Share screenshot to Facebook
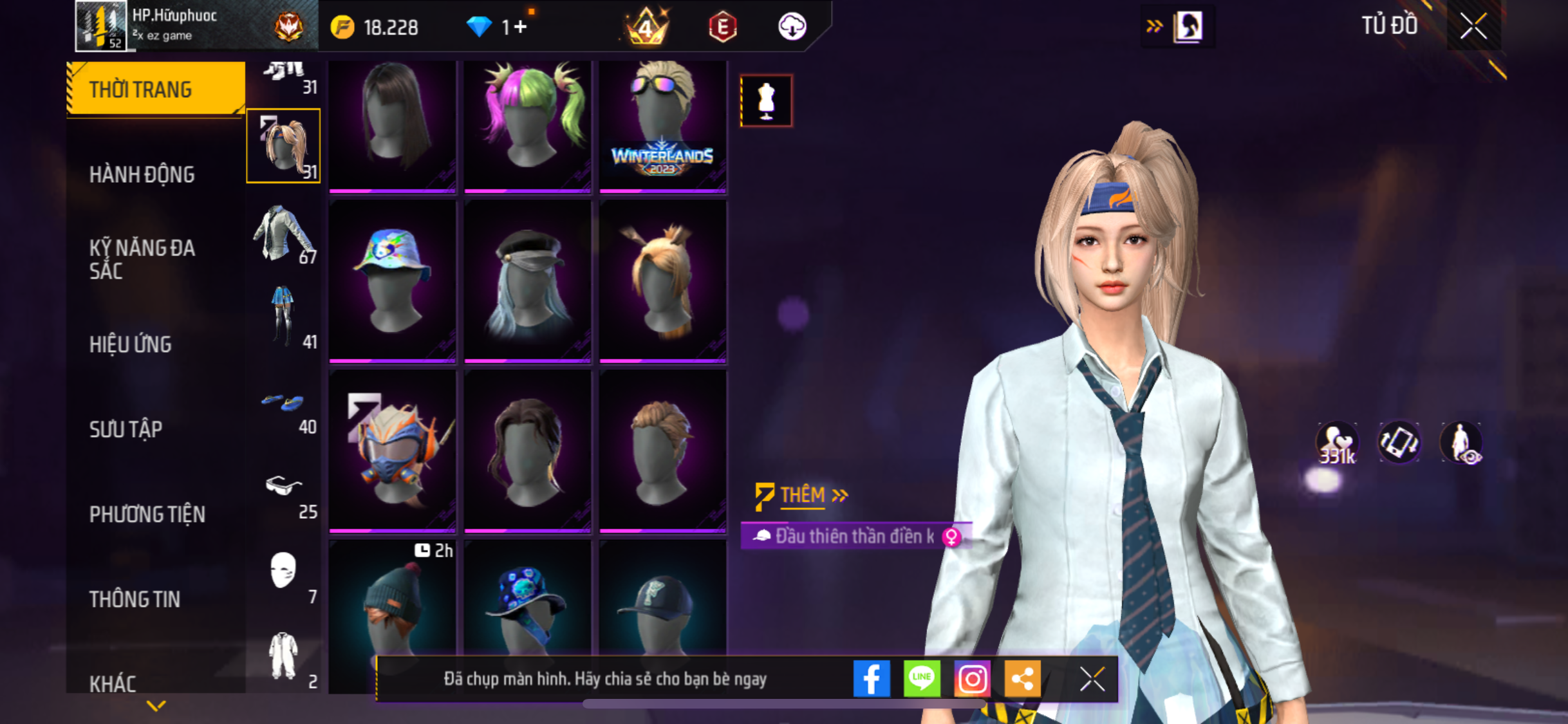 [872, 678]
